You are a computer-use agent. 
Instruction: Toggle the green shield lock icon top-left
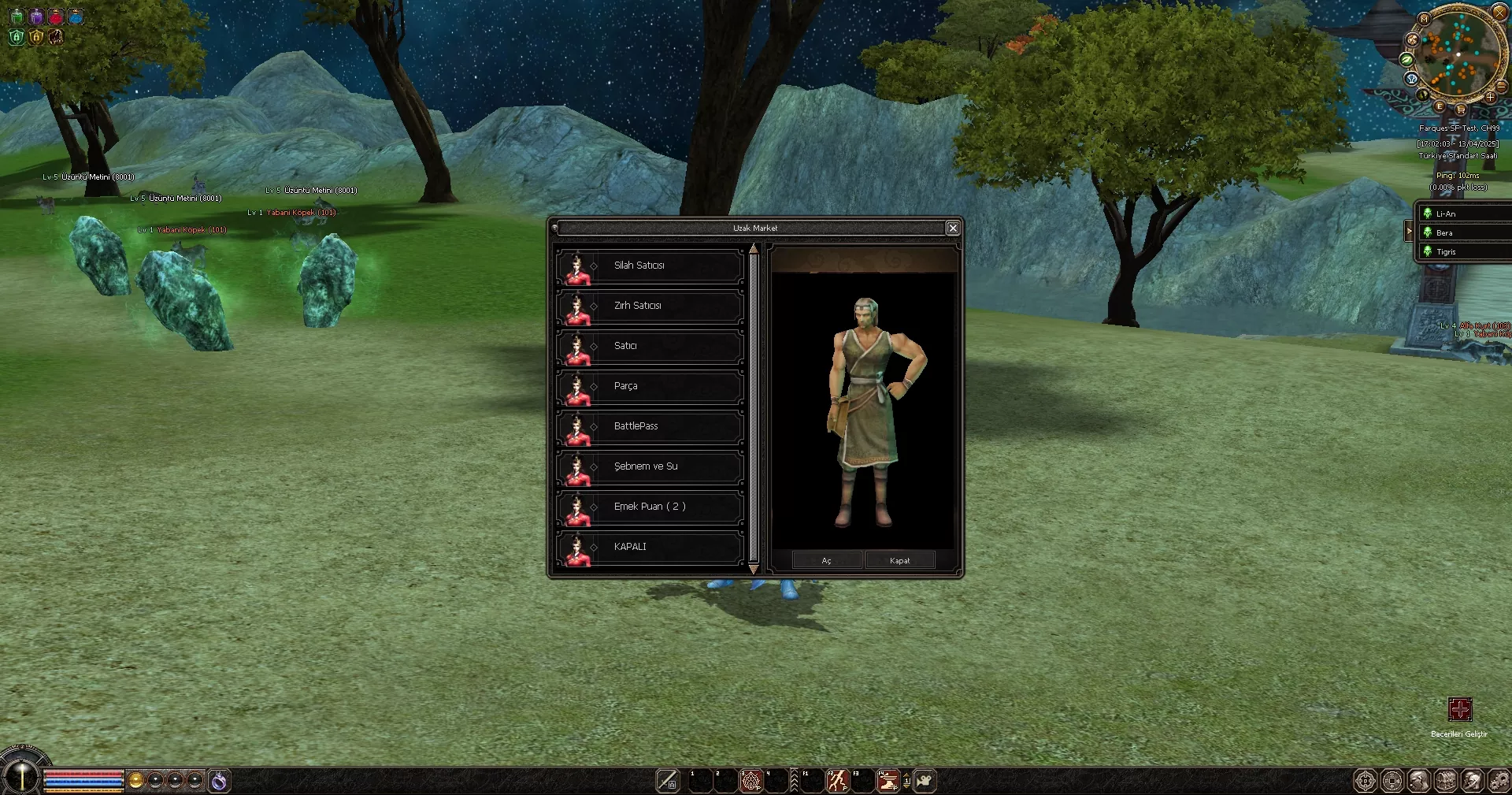pos(16,38)
